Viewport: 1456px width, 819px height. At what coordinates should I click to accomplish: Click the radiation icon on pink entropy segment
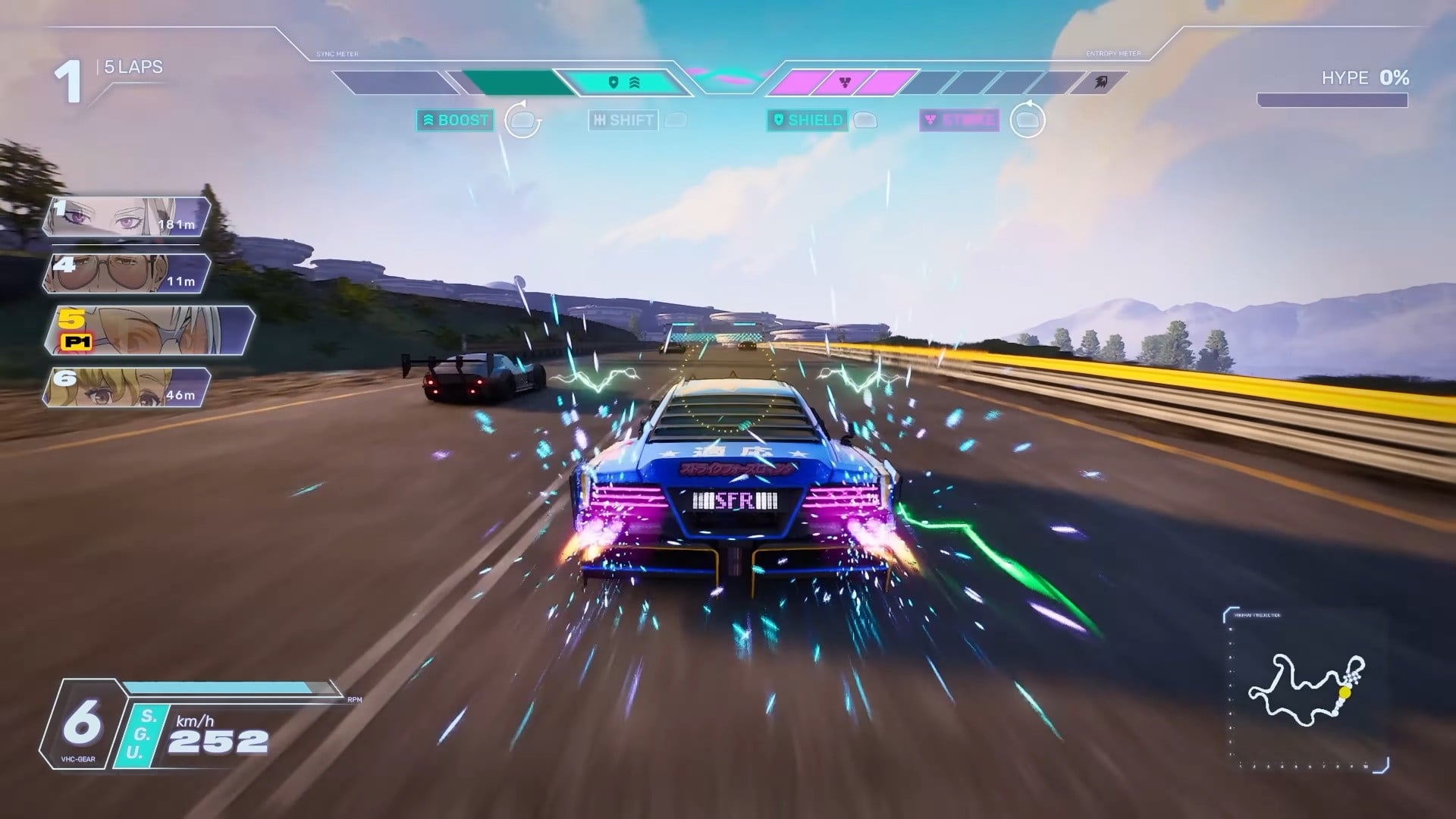coord(846,81)
